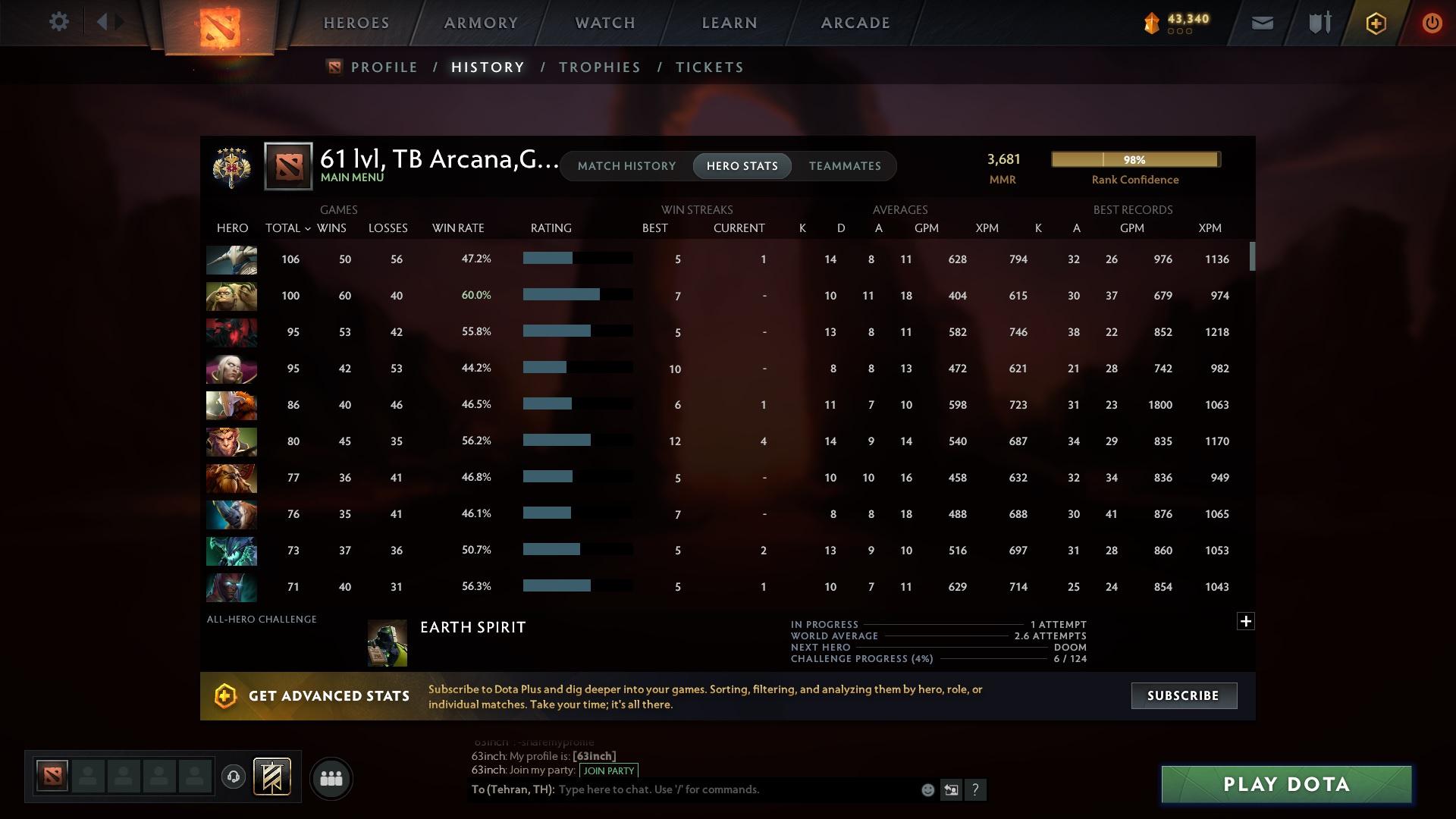Click the guild banner icon beside party slots
1456x819 pixels.
tap(273, 778)
